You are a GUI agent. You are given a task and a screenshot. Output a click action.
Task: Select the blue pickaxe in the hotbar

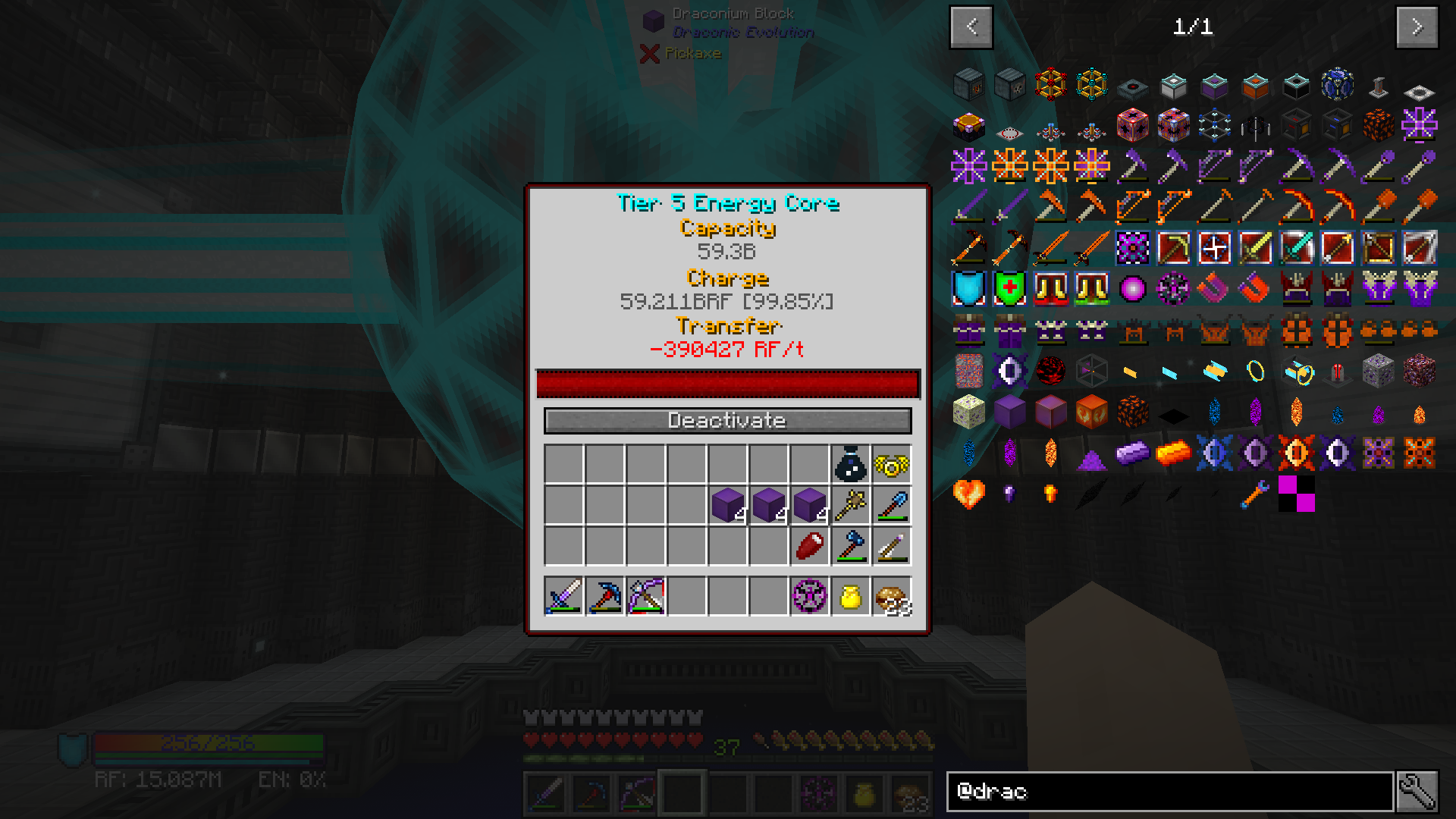click(x=605, y=597)
